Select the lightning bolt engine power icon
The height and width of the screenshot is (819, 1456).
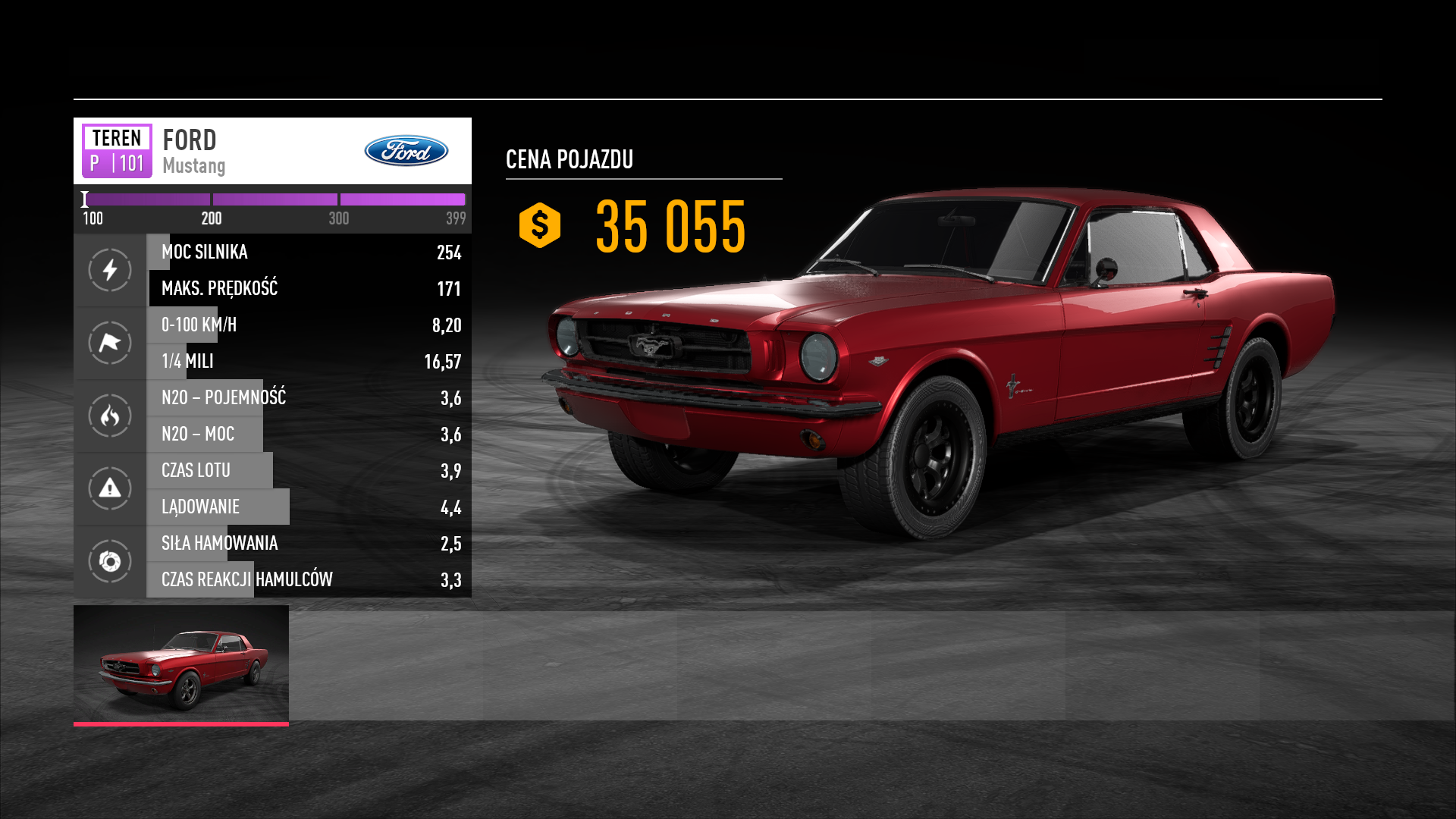(x=110, y=270)
